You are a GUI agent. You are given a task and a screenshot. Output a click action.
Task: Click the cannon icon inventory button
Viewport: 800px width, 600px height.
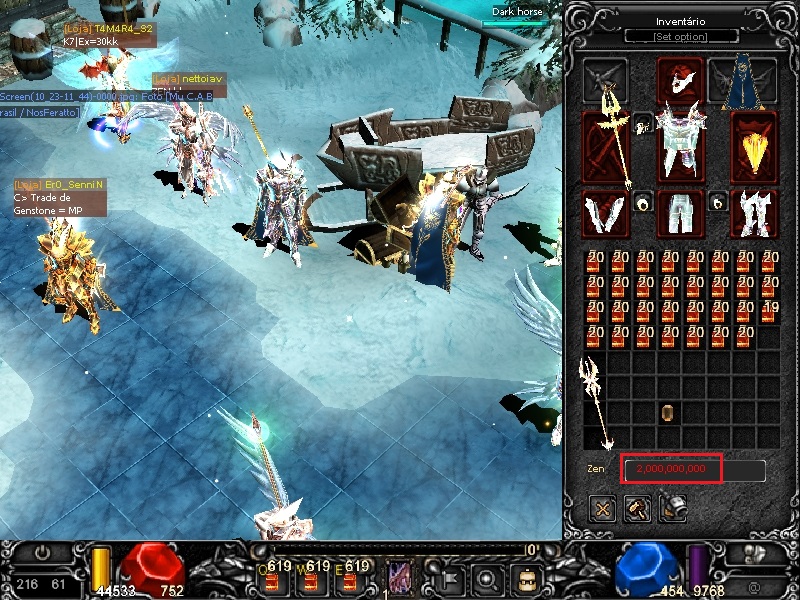point(672,510)
